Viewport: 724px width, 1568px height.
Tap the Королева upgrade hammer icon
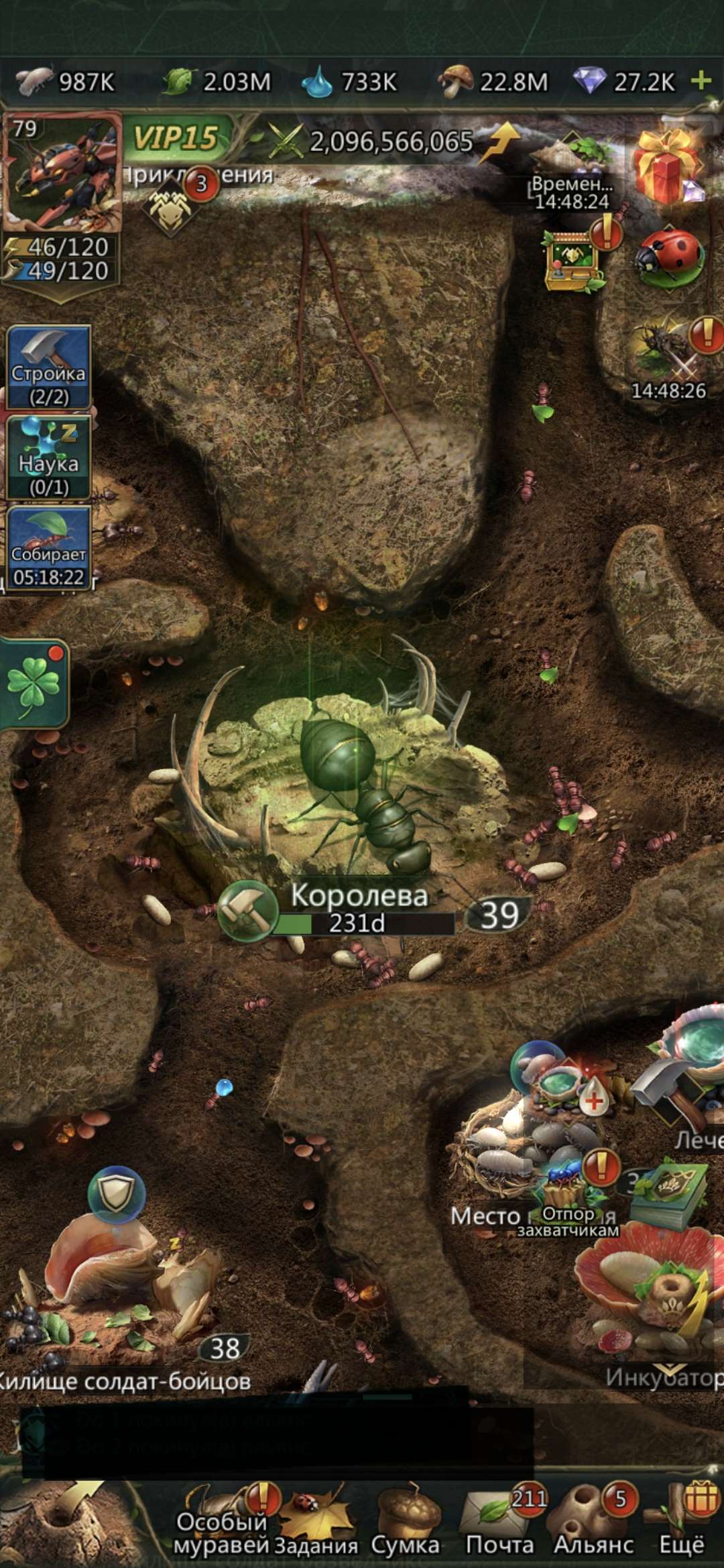(x=247, y=911)
